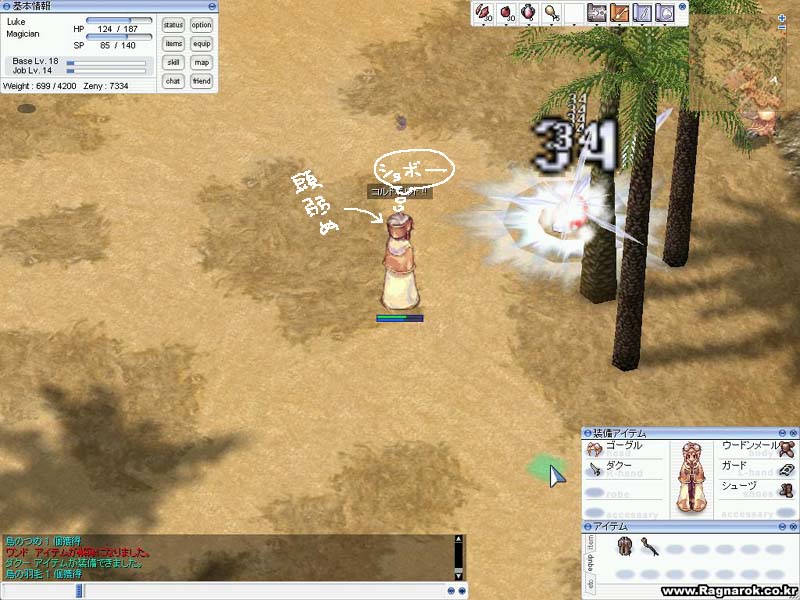Viewport: 800px width, 600px height.
Task: Show the map with map button
Action: click(x=201, y=62)
